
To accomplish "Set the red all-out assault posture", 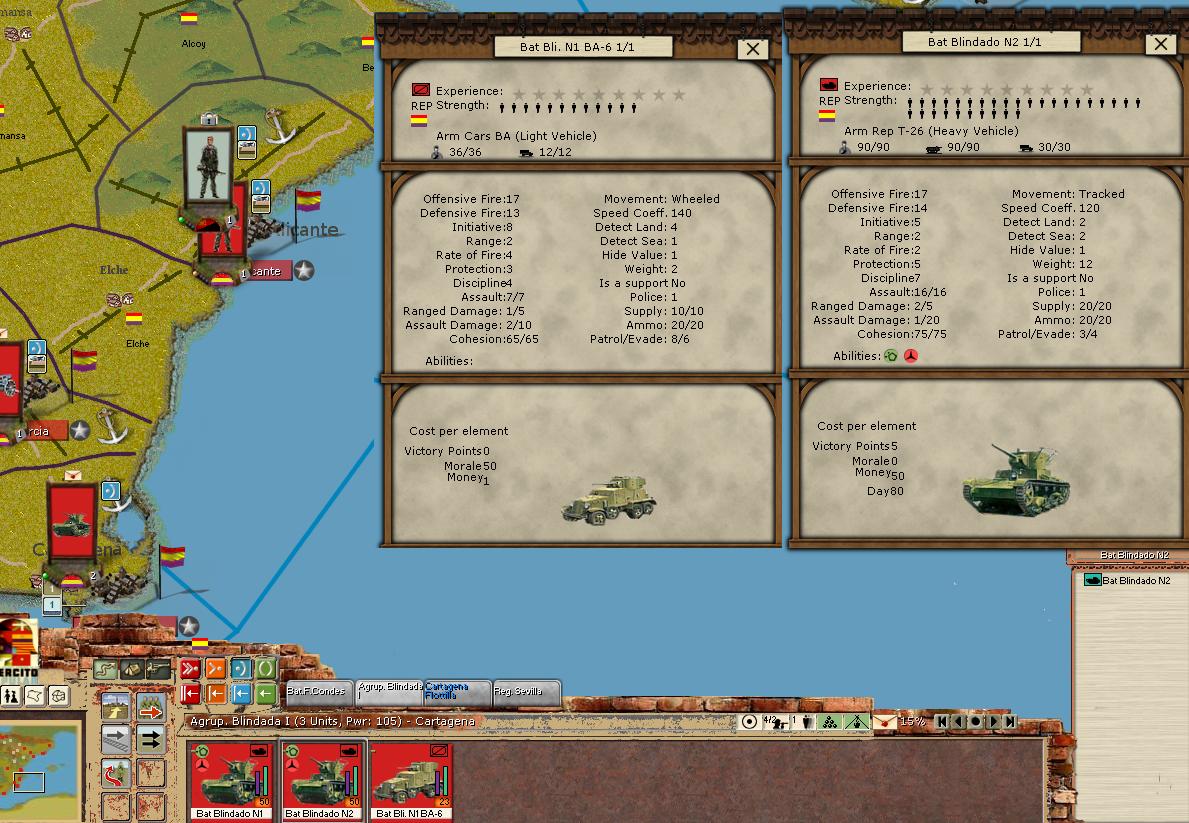I will pos(190,669).
